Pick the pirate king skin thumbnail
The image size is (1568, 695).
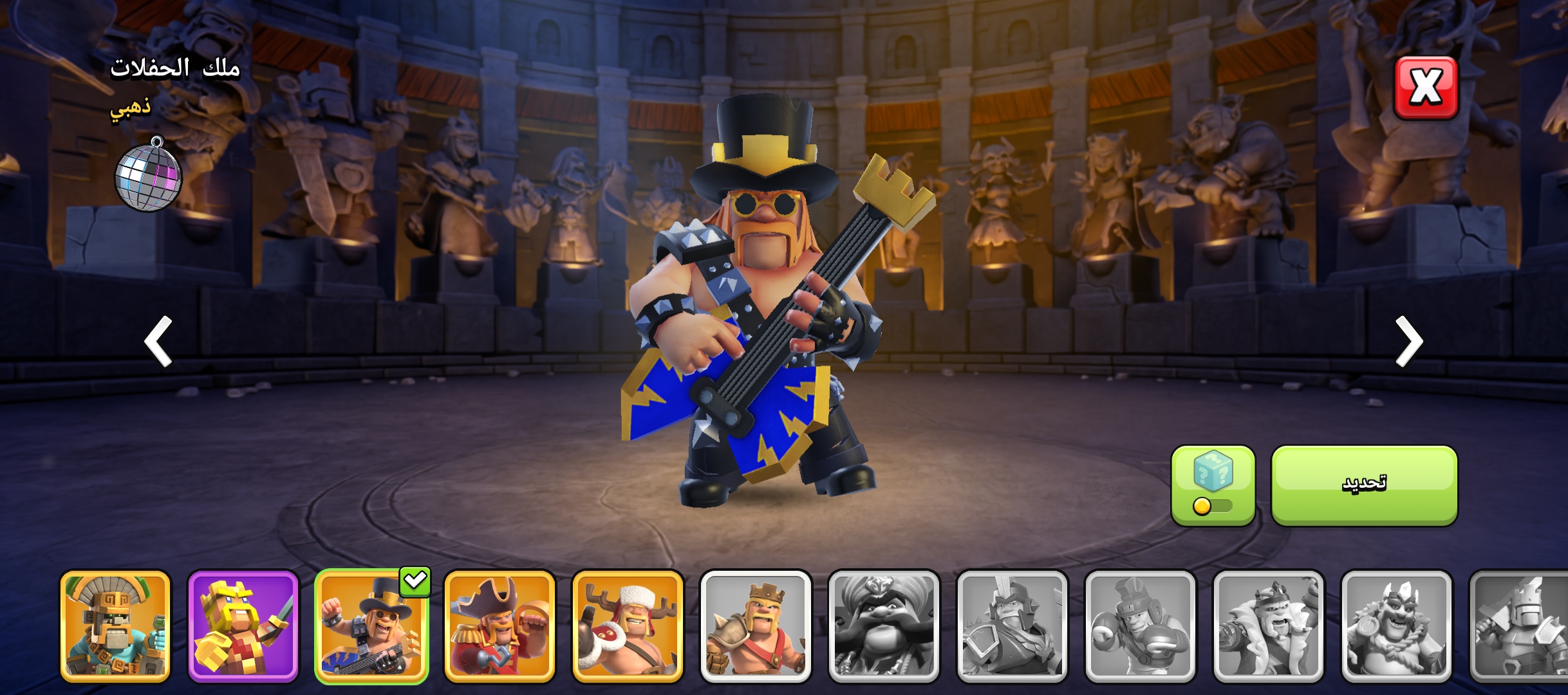click(499, 626)
